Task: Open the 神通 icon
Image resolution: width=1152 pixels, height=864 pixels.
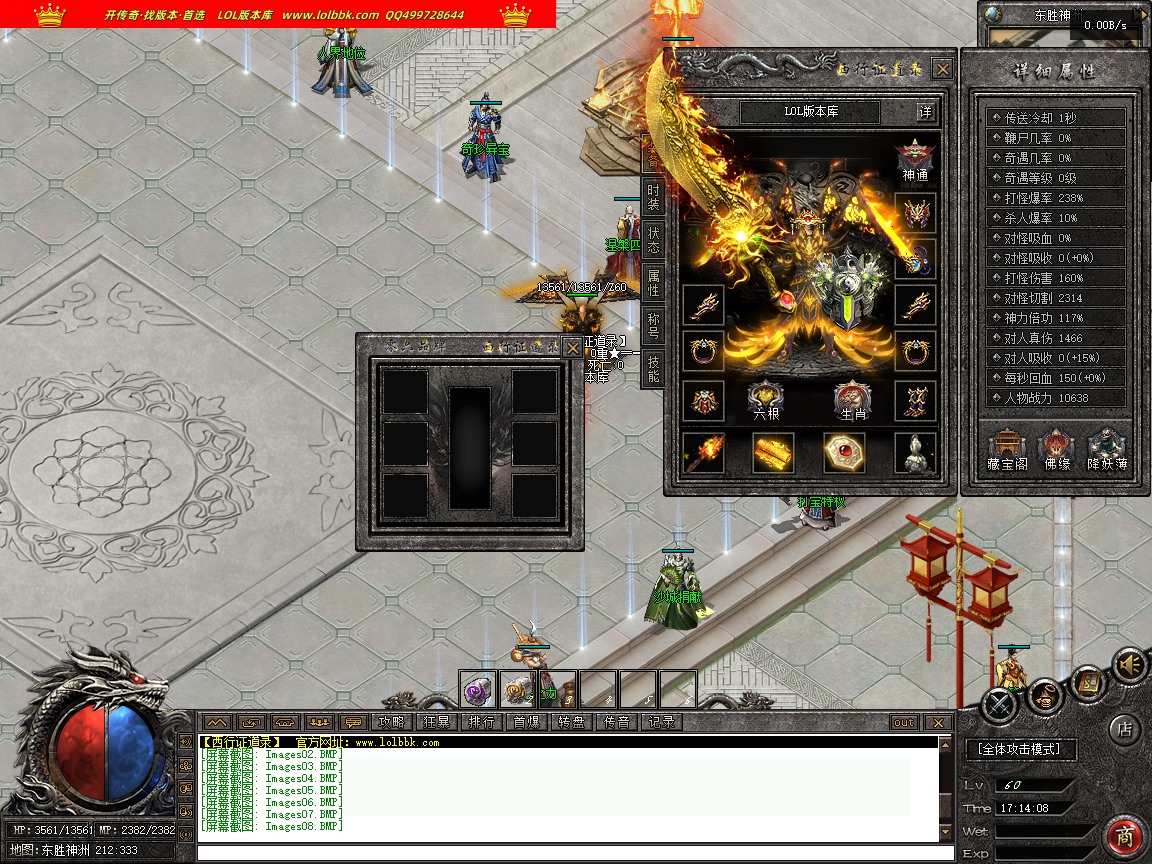Action: tap(914, 161)
